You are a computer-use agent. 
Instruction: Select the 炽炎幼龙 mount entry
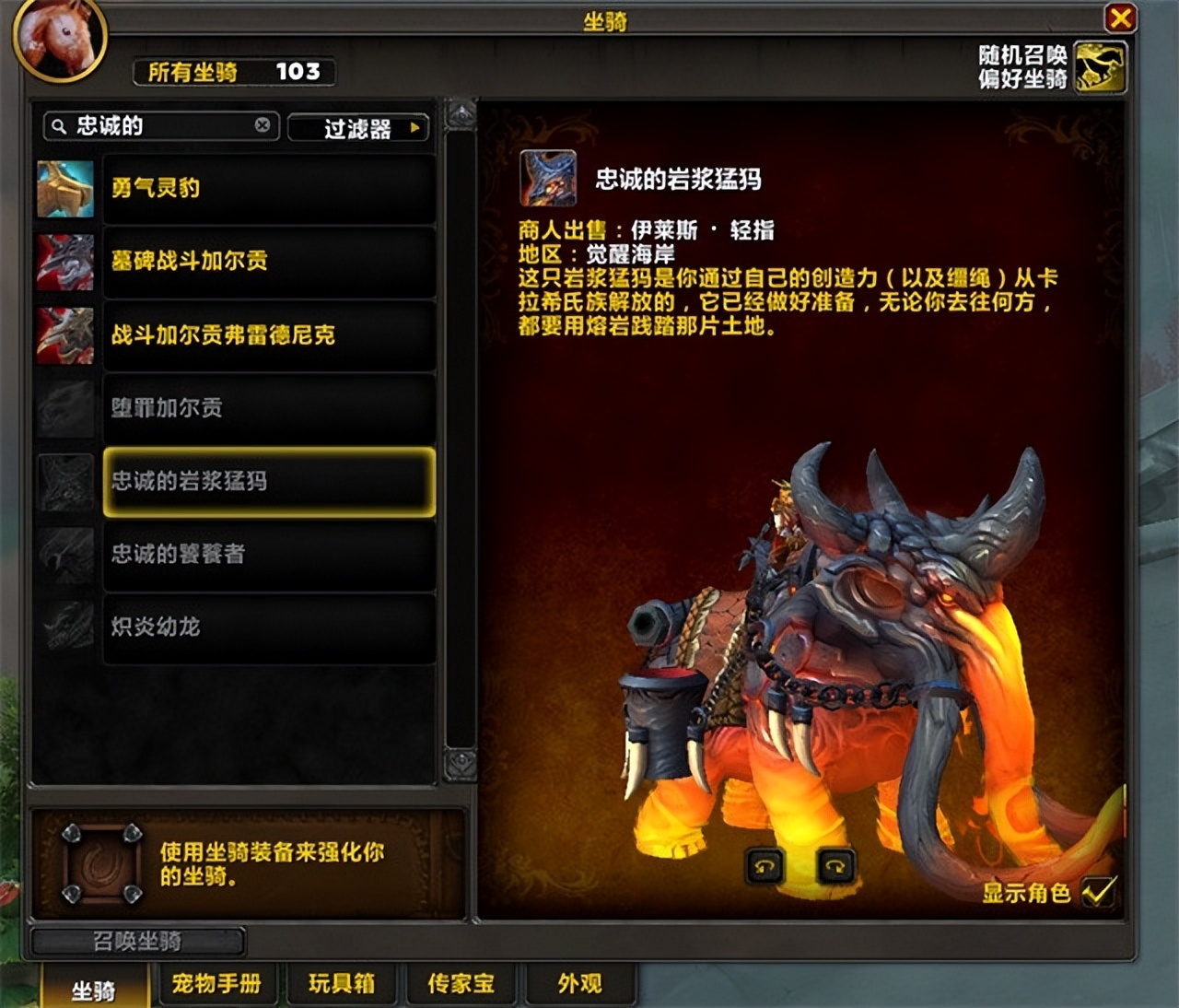click(267, 627)
